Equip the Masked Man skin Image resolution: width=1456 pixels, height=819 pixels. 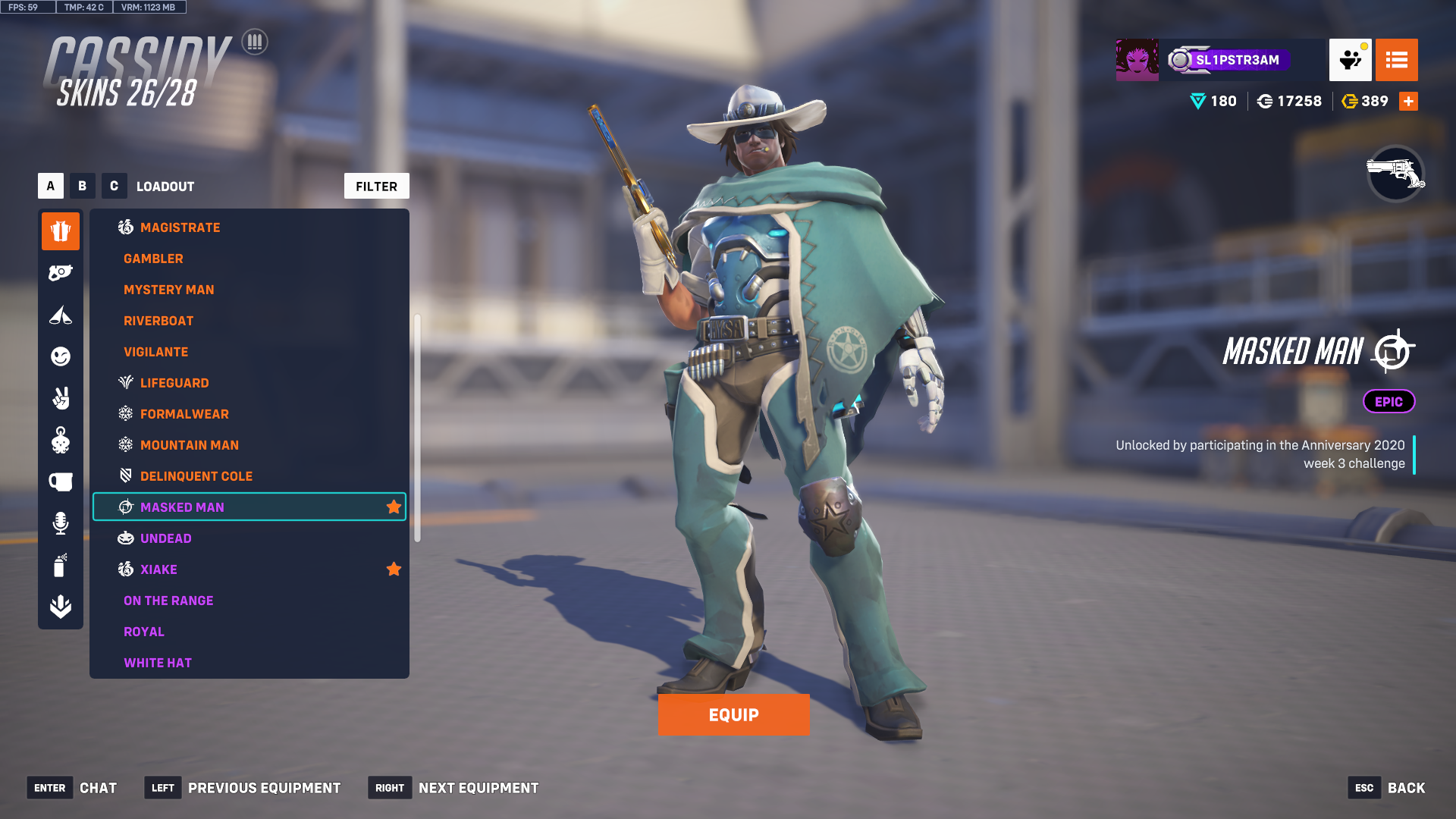(733, 715)
